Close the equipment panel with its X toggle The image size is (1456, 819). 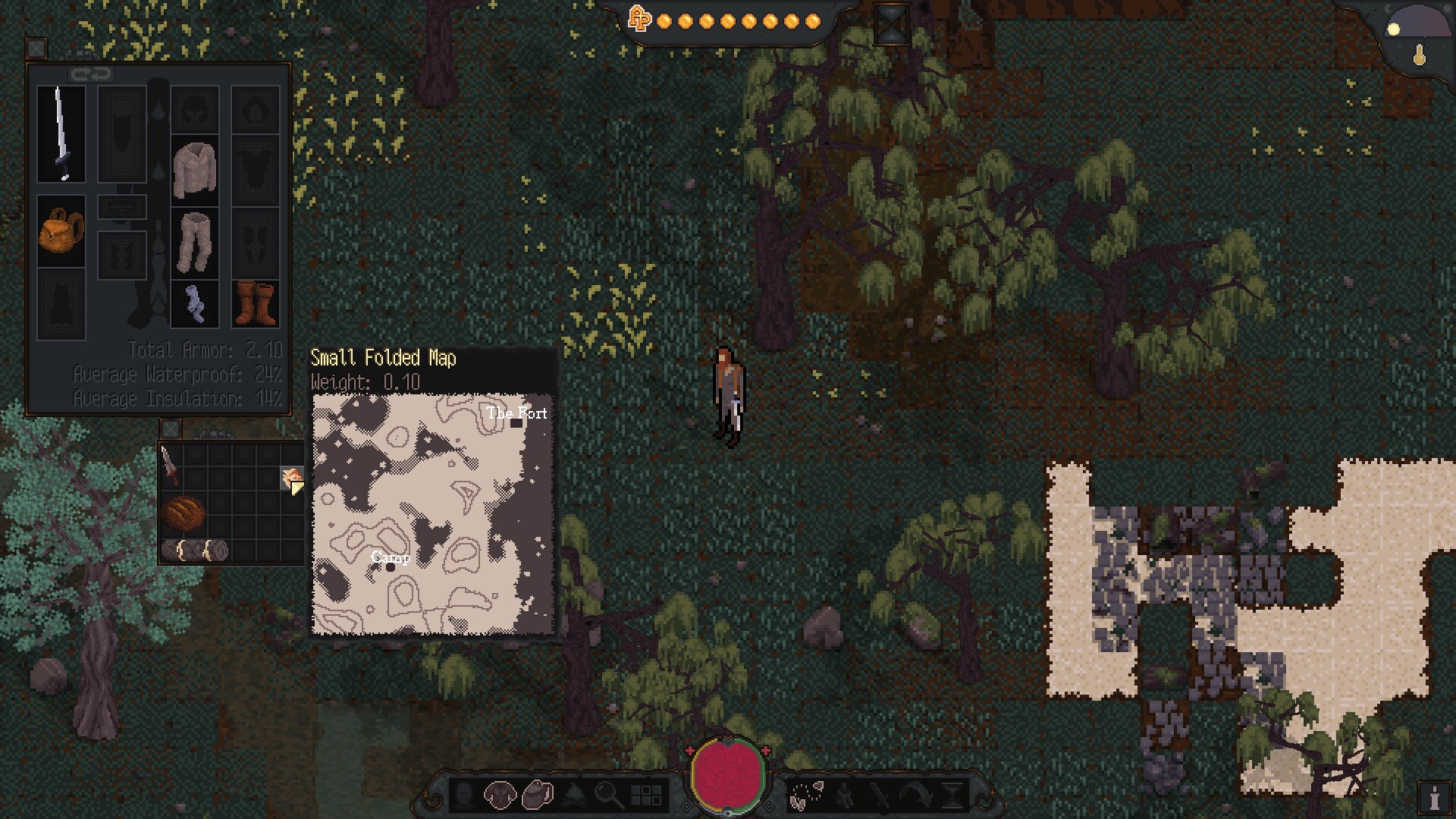click(x=37, y=49)
